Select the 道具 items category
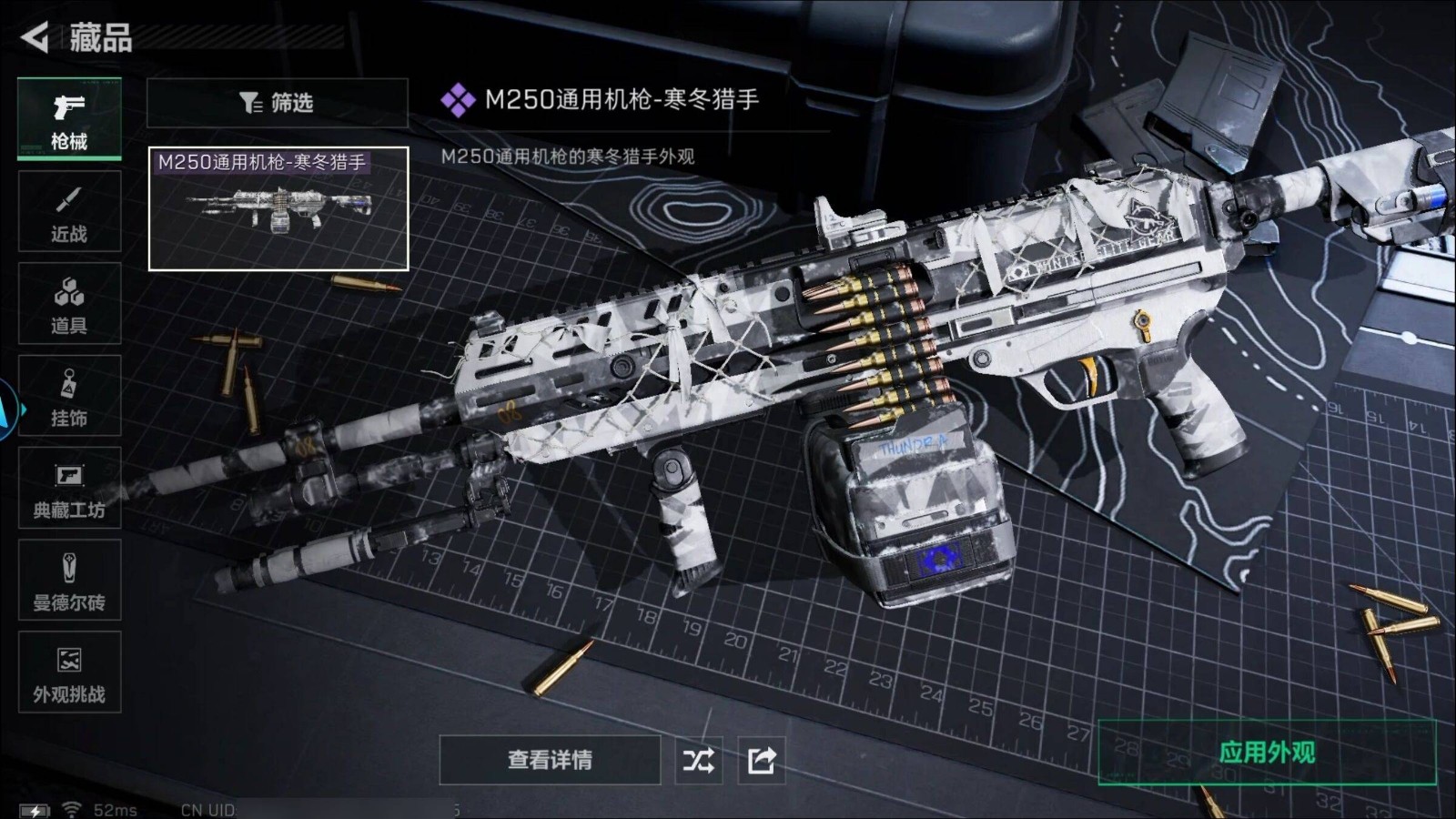 [x=69, y=303]
